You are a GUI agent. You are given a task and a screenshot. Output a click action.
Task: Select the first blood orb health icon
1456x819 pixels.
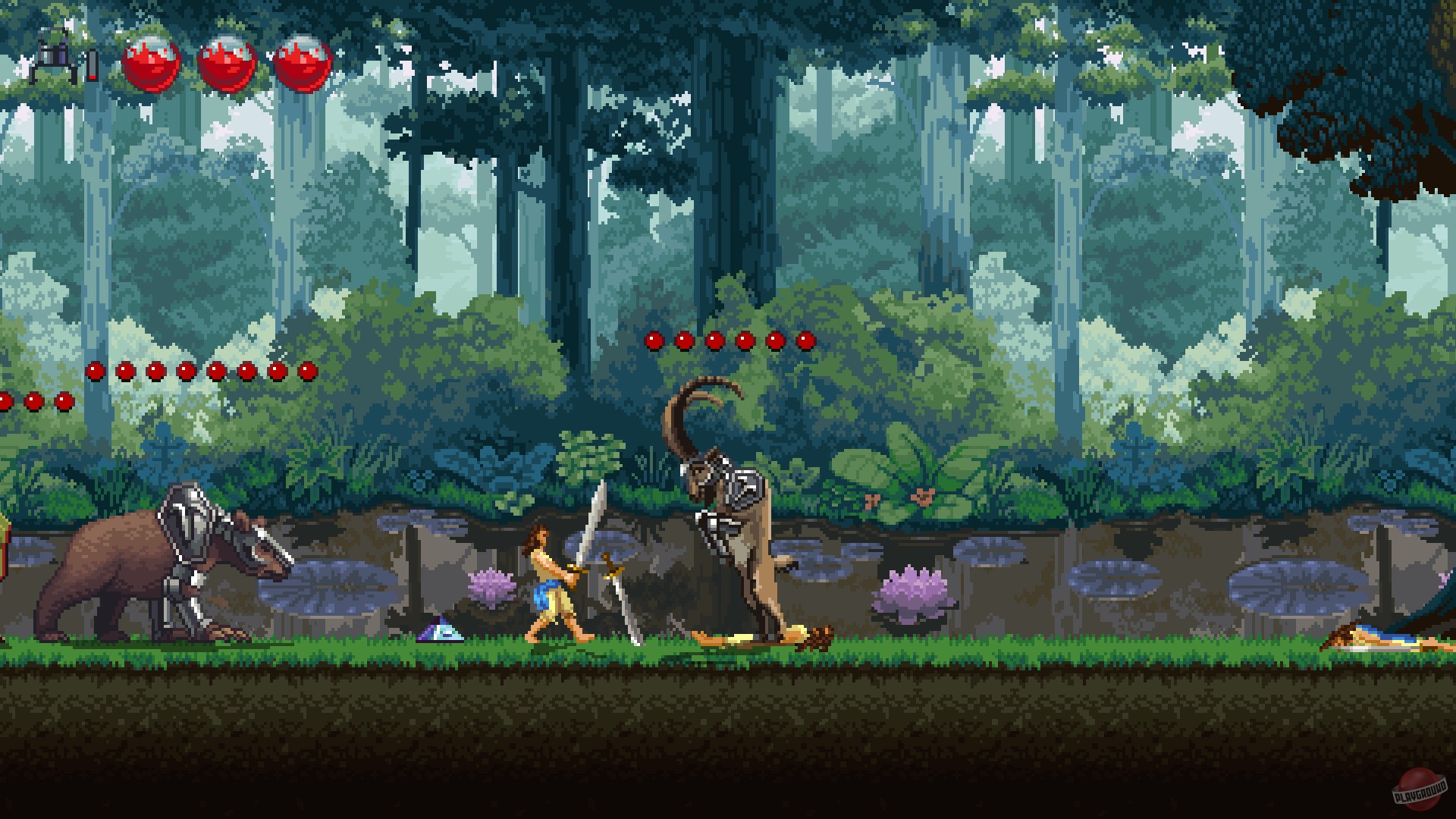click(152, 64)
